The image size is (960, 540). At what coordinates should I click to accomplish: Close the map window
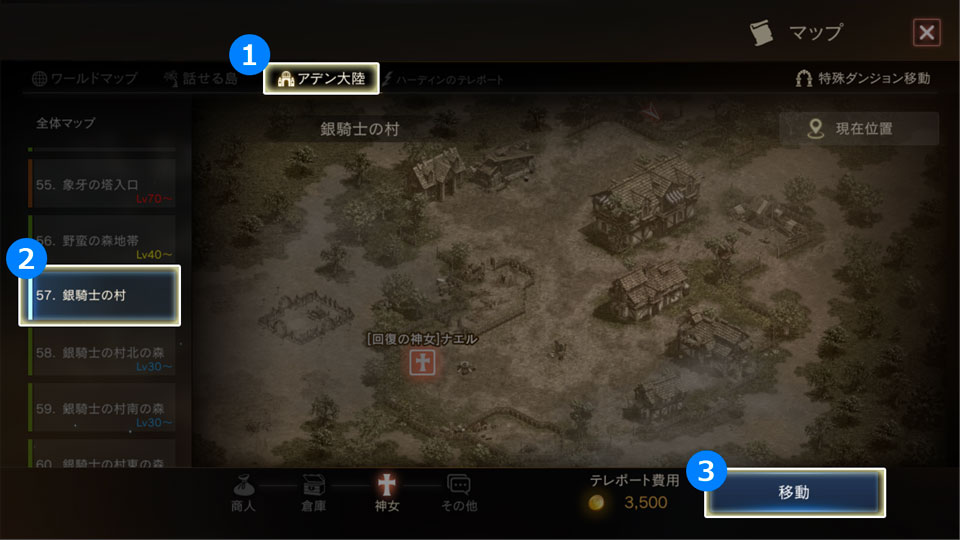927,33
